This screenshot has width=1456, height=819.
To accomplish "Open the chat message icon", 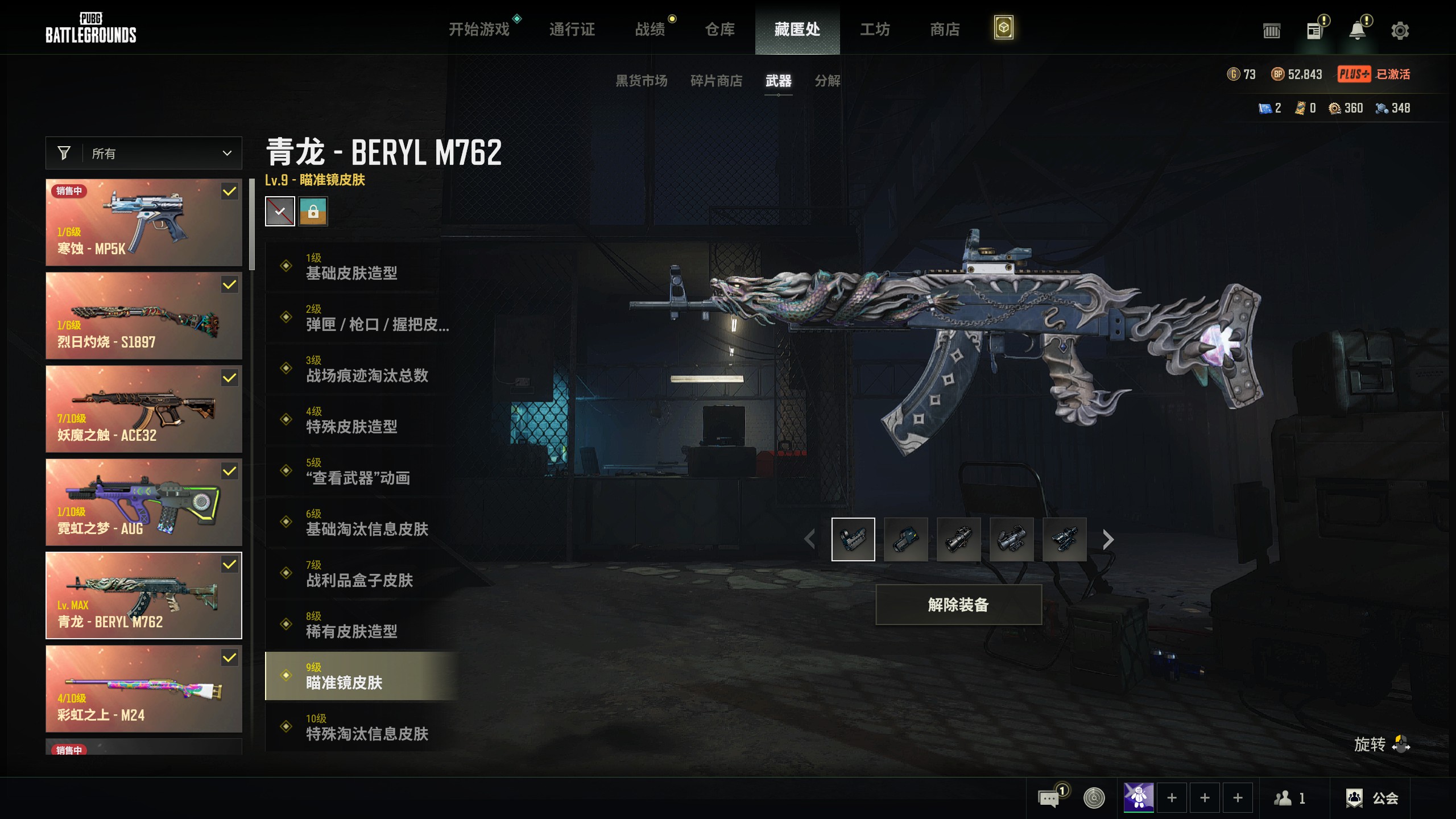I will click(1048, 798).
